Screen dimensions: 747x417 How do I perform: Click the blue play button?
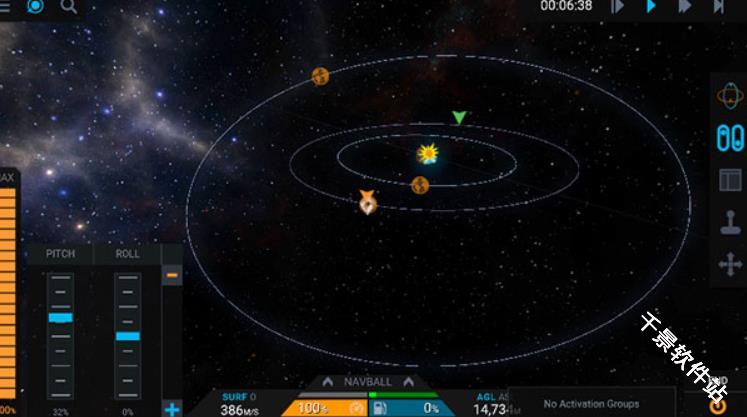[x=651, y=6]
